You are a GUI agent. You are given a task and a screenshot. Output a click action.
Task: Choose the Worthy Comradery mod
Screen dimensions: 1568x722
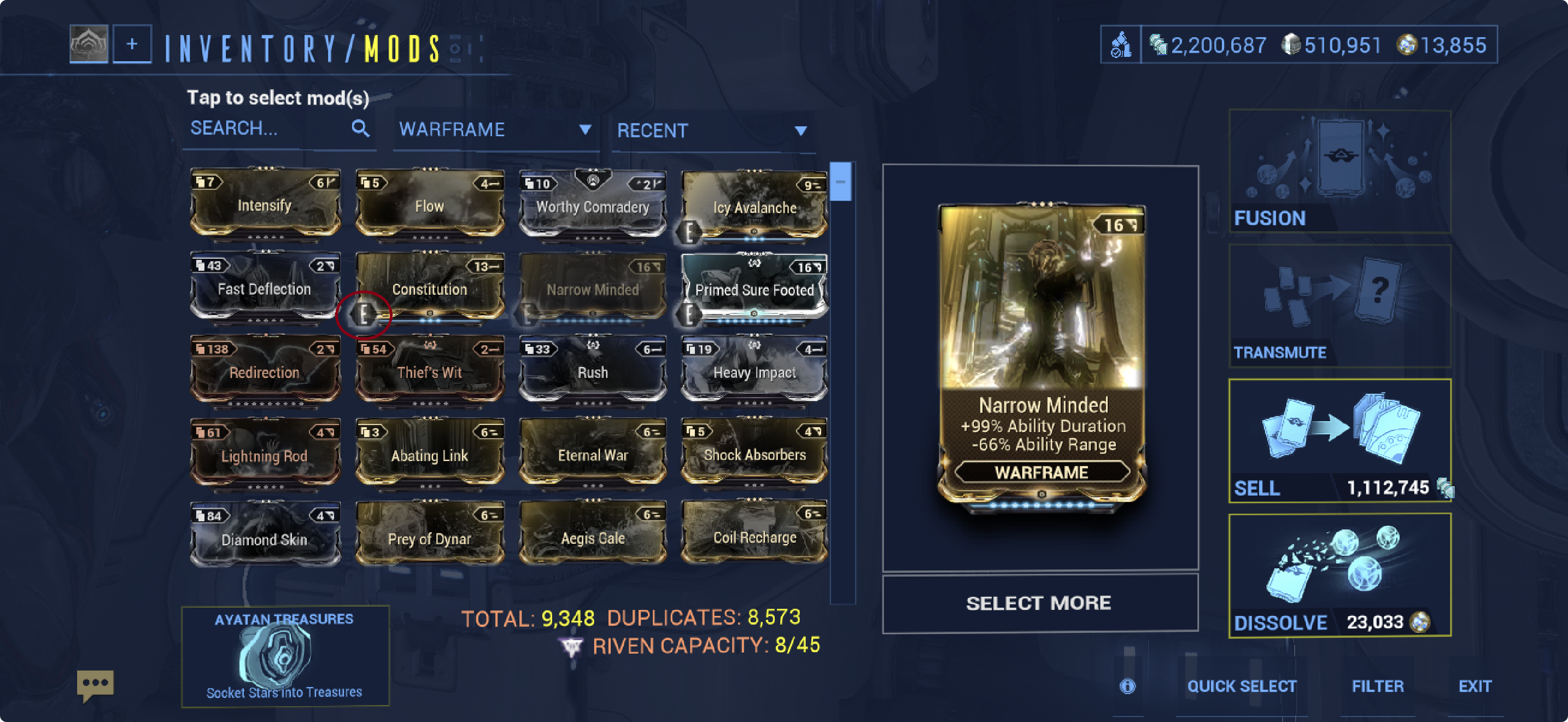pyautogui.click(x=592, y=205)
